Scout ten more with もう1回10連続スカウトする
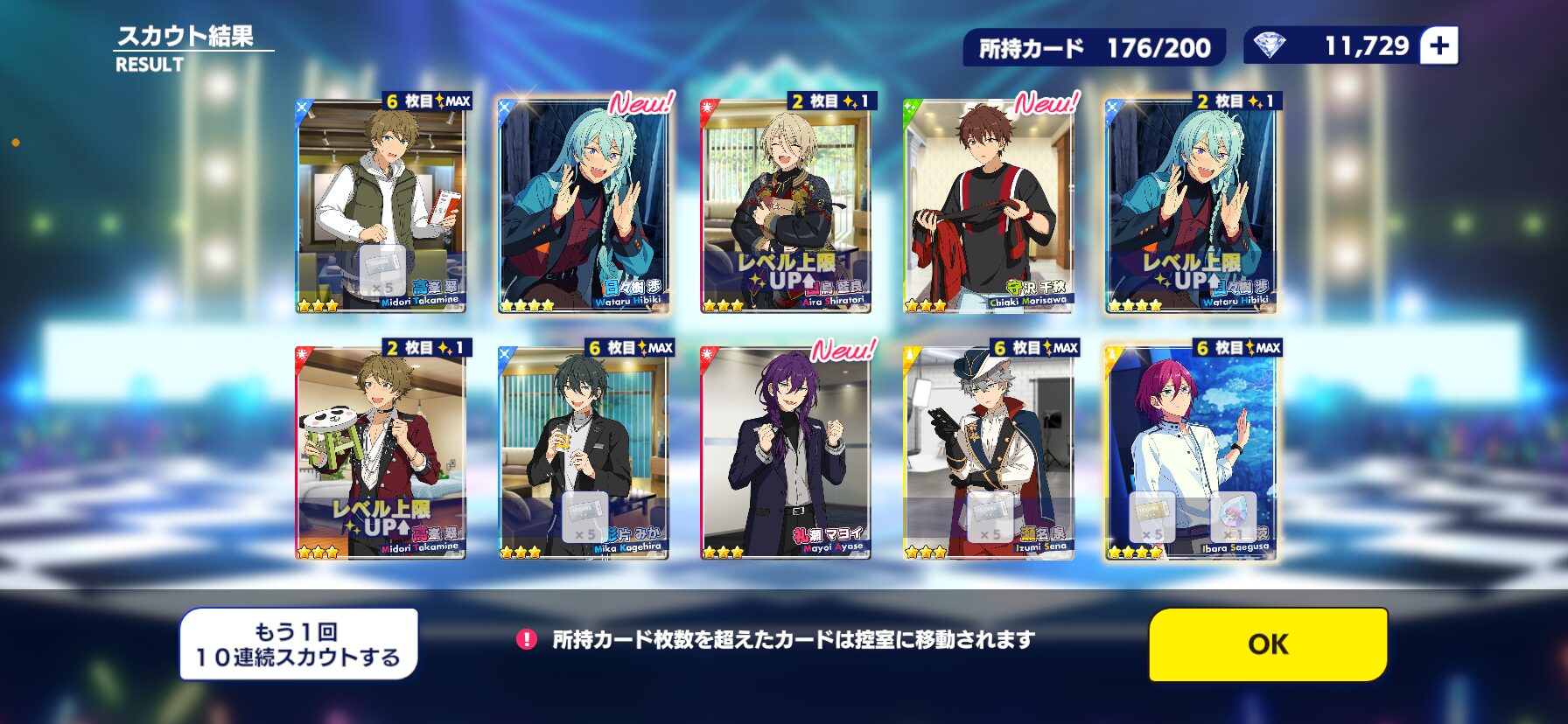This screenshot has width=1568, height=724. tap(298, 644)
